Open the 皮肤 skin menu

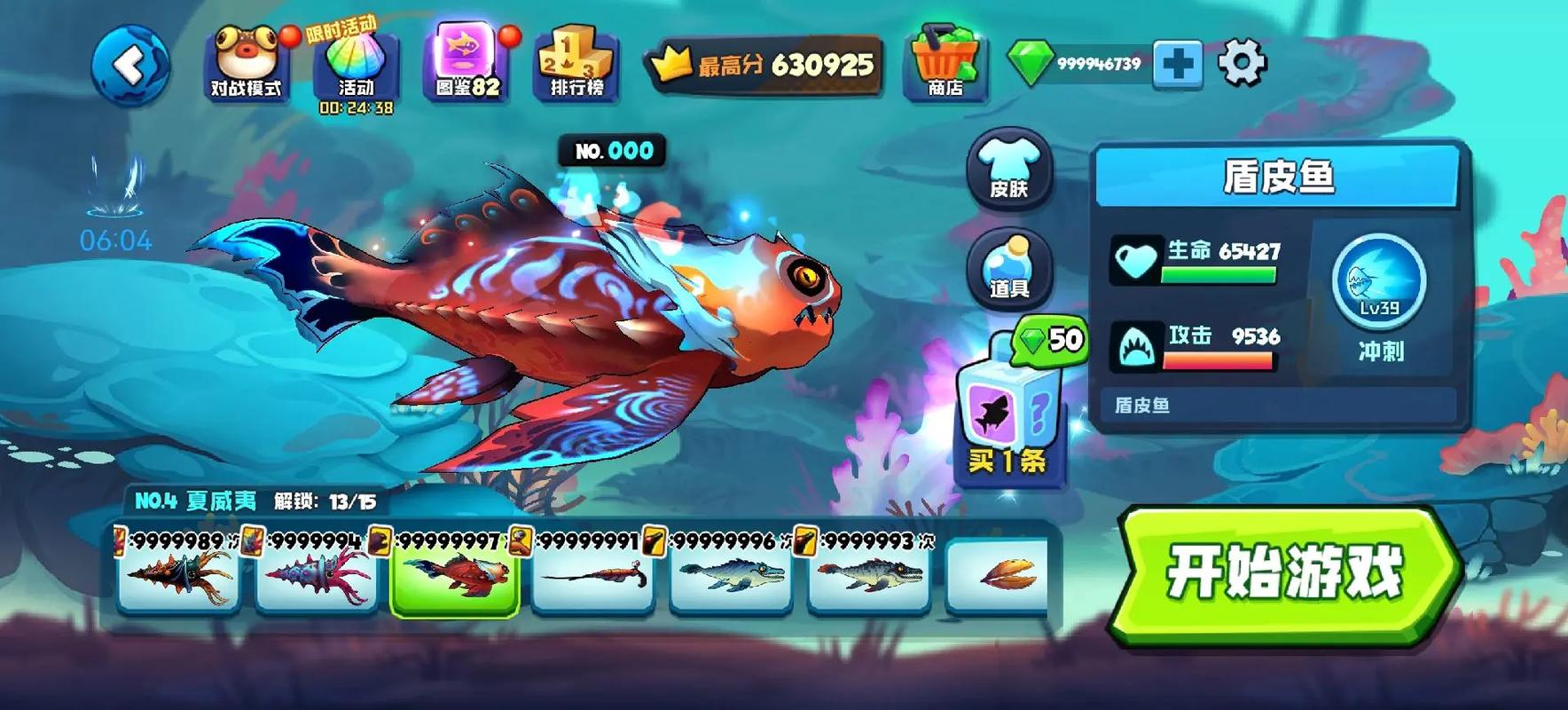1009,168
